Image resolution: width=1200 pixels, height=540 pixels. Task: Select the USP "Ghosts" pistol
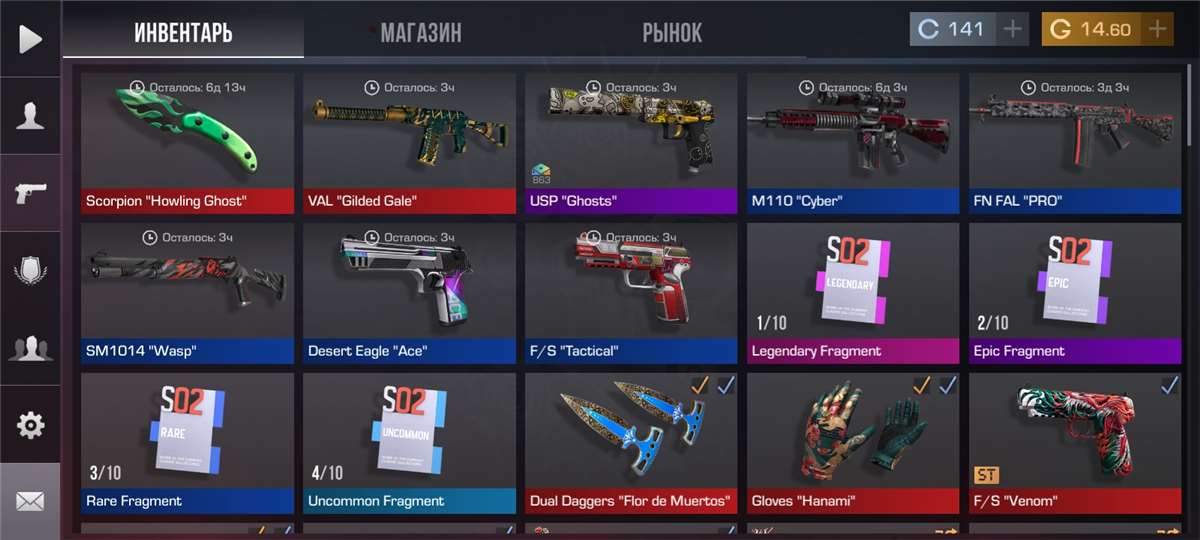[x=631, y=142]
